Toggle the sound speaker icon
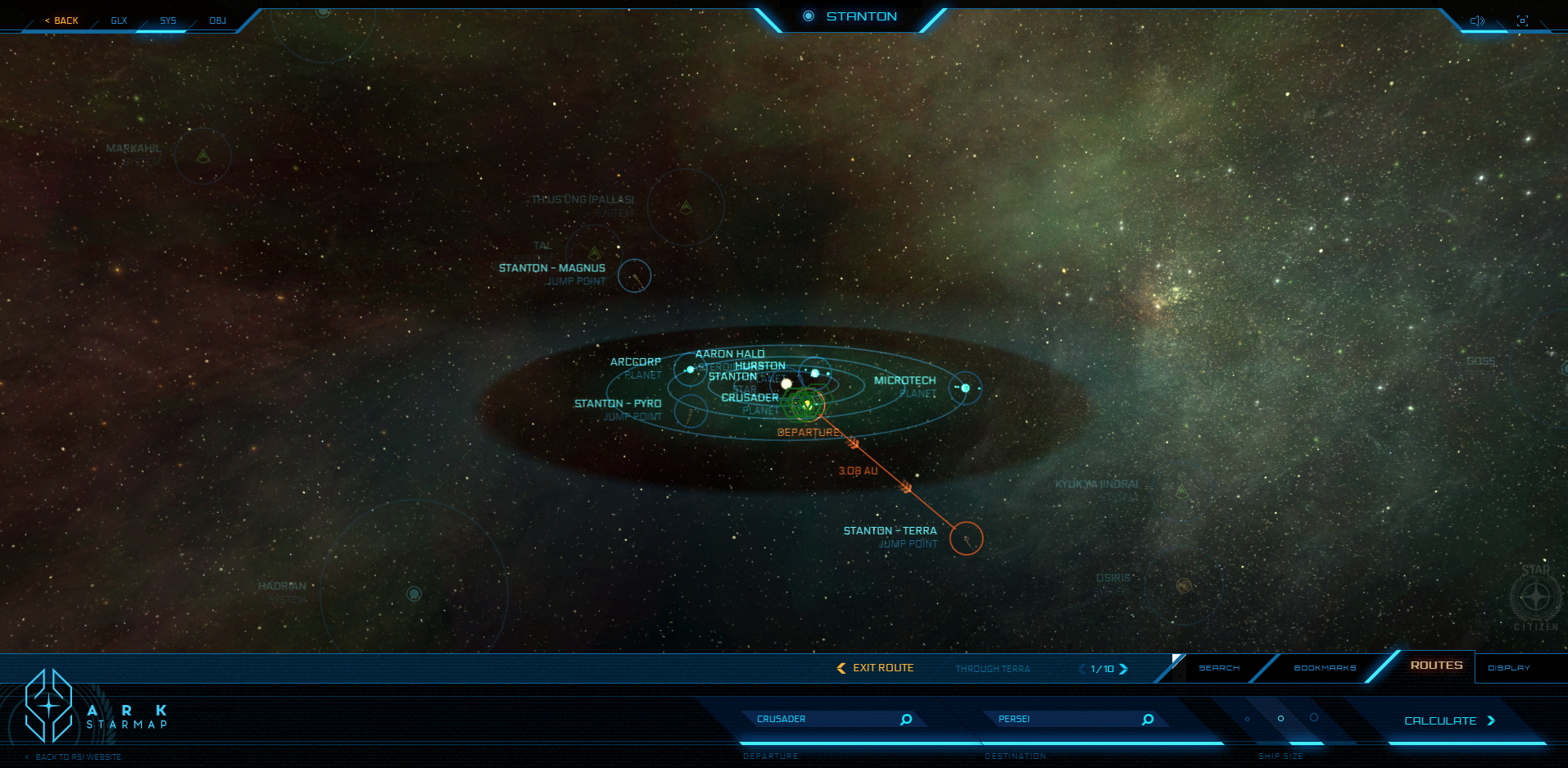 [1477, 20]
